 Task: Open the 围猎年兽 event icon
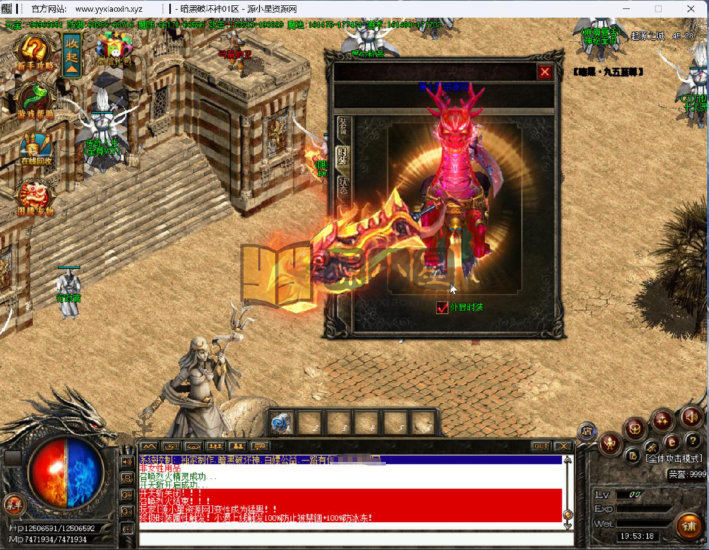[x=35, y=195]
